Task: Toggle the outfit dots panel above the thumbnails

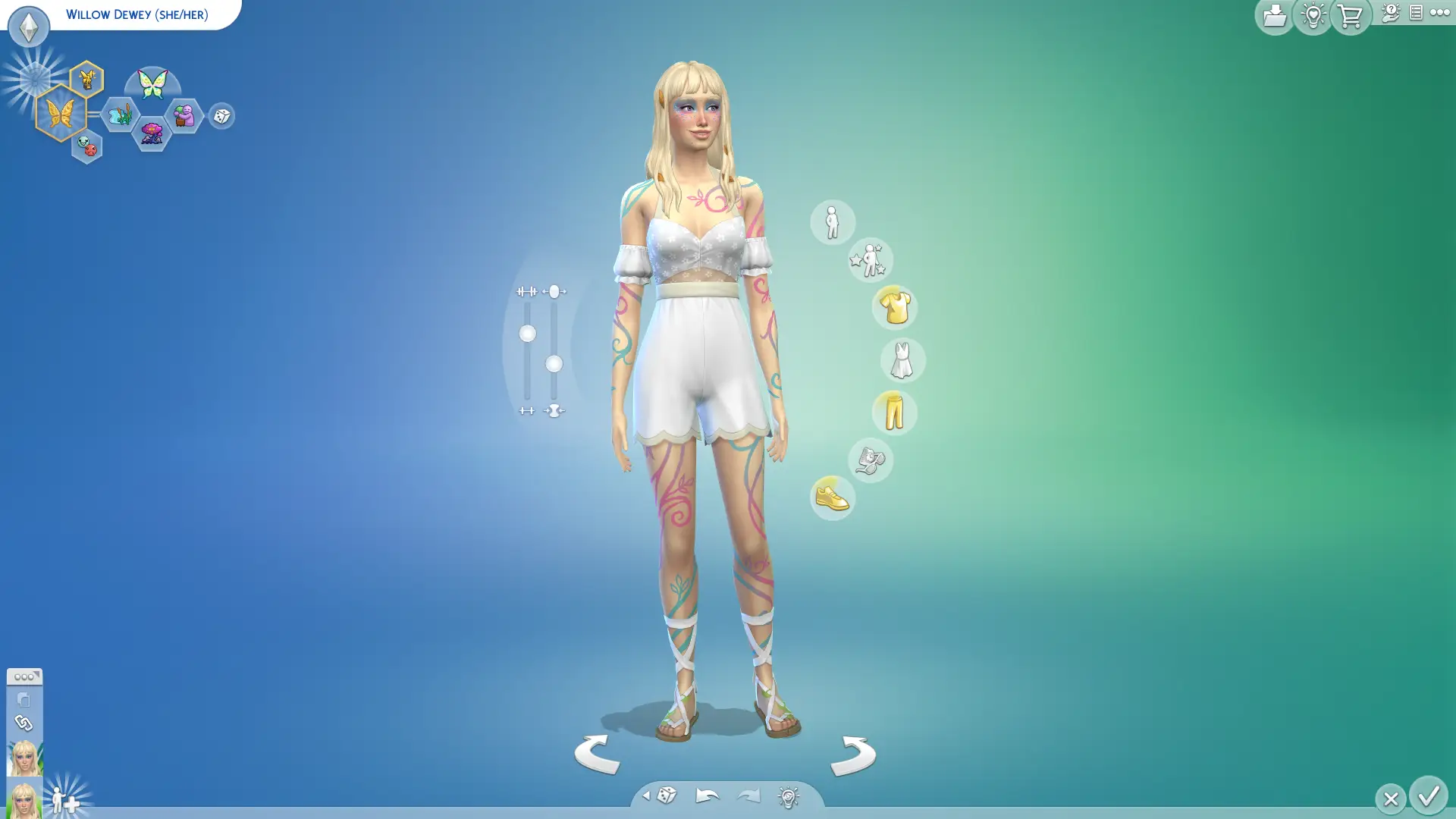Action: point(24,676)
